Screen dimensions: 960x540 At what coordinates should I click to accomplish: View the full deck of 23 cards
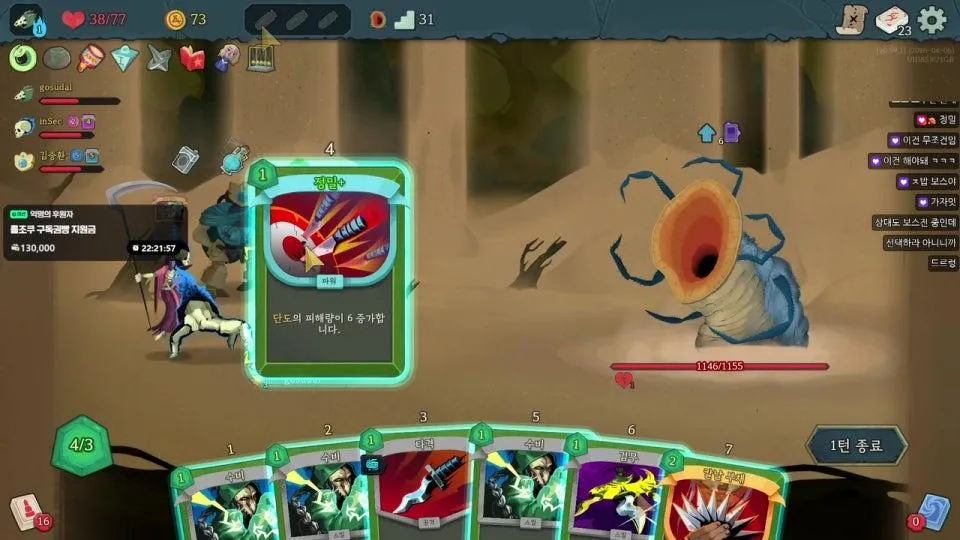point(891,19)
